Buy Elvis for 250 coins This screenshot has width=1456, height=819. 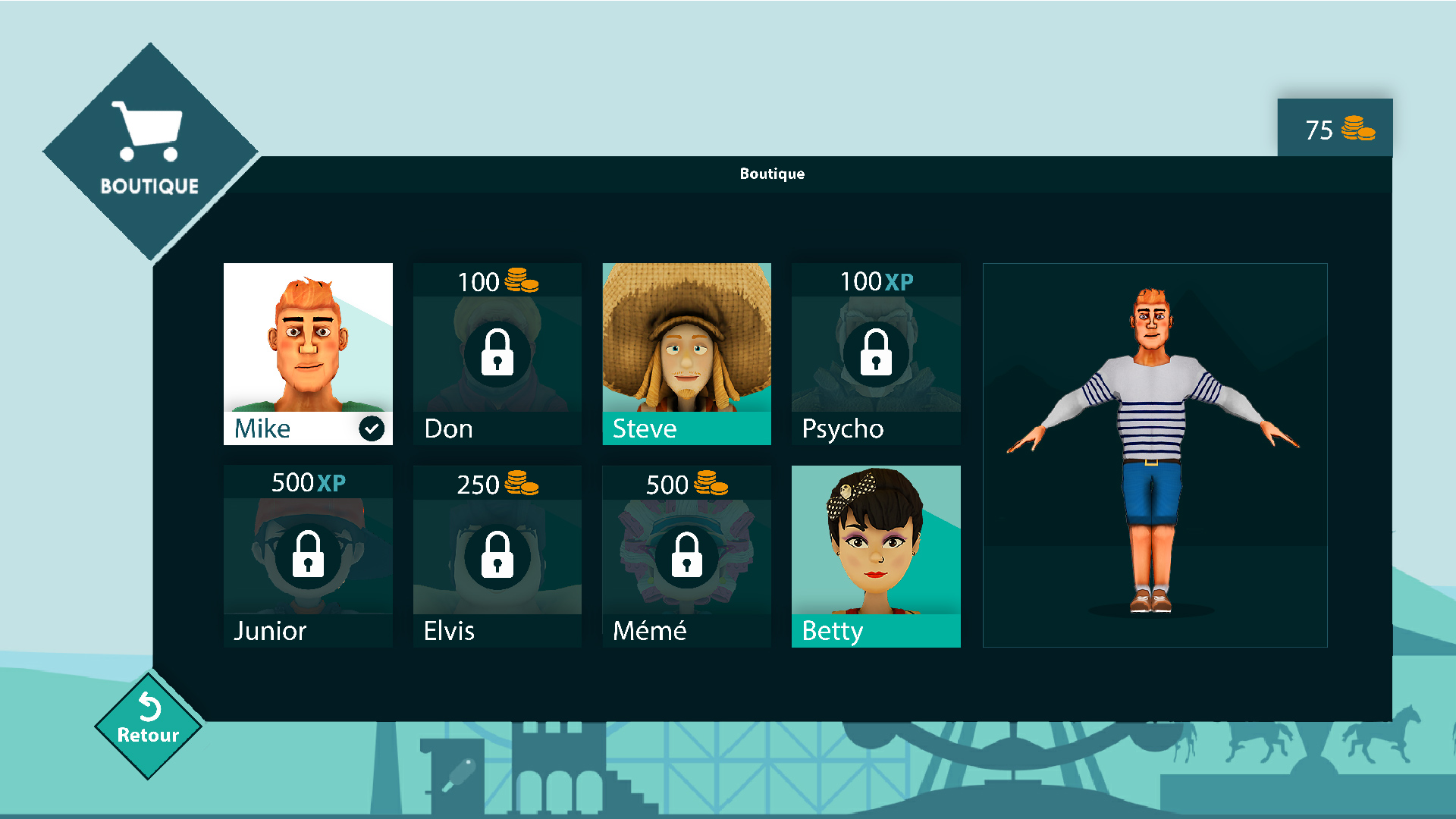[497, 556]
